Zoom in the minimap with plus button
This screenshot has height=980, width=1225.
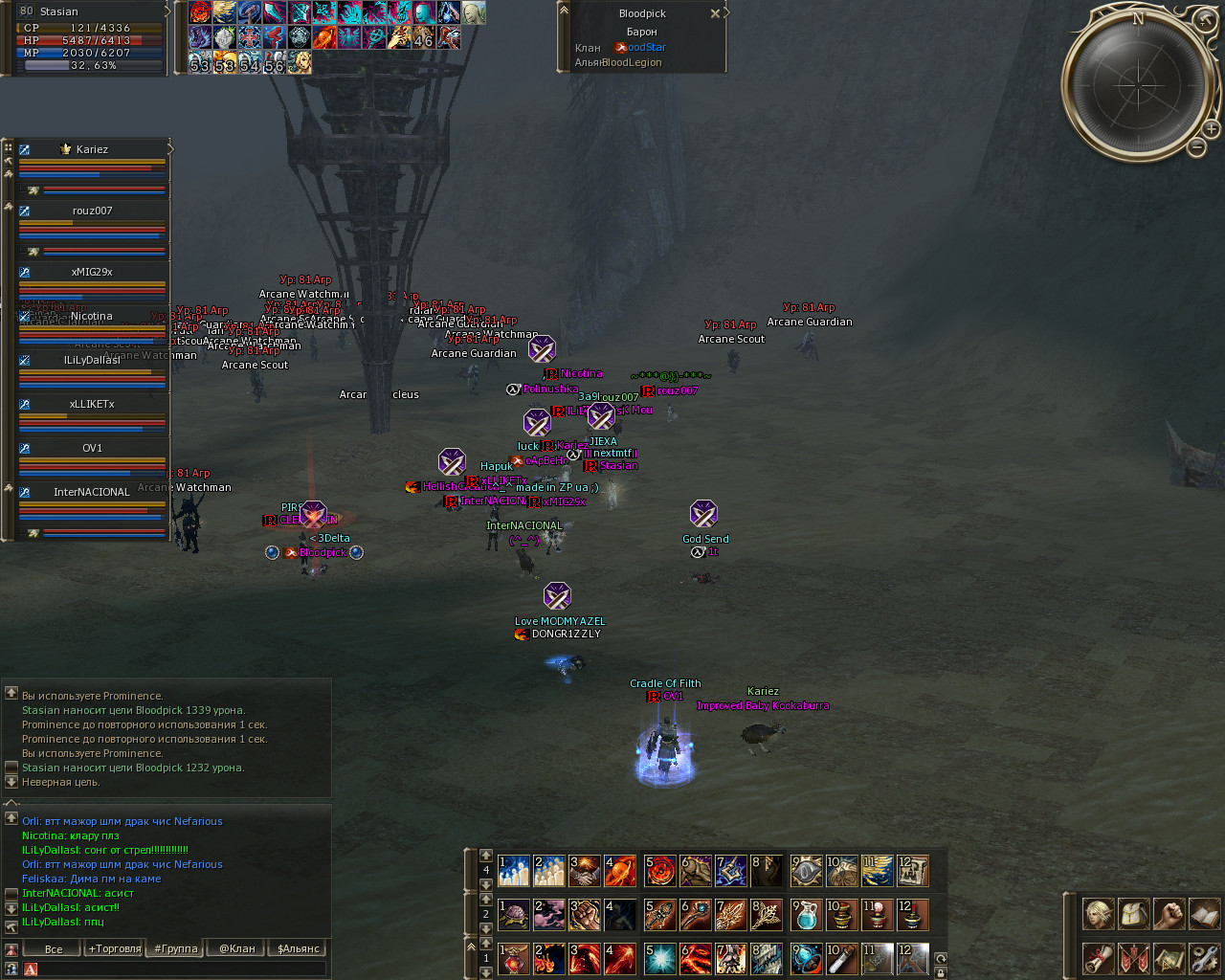1211,128
